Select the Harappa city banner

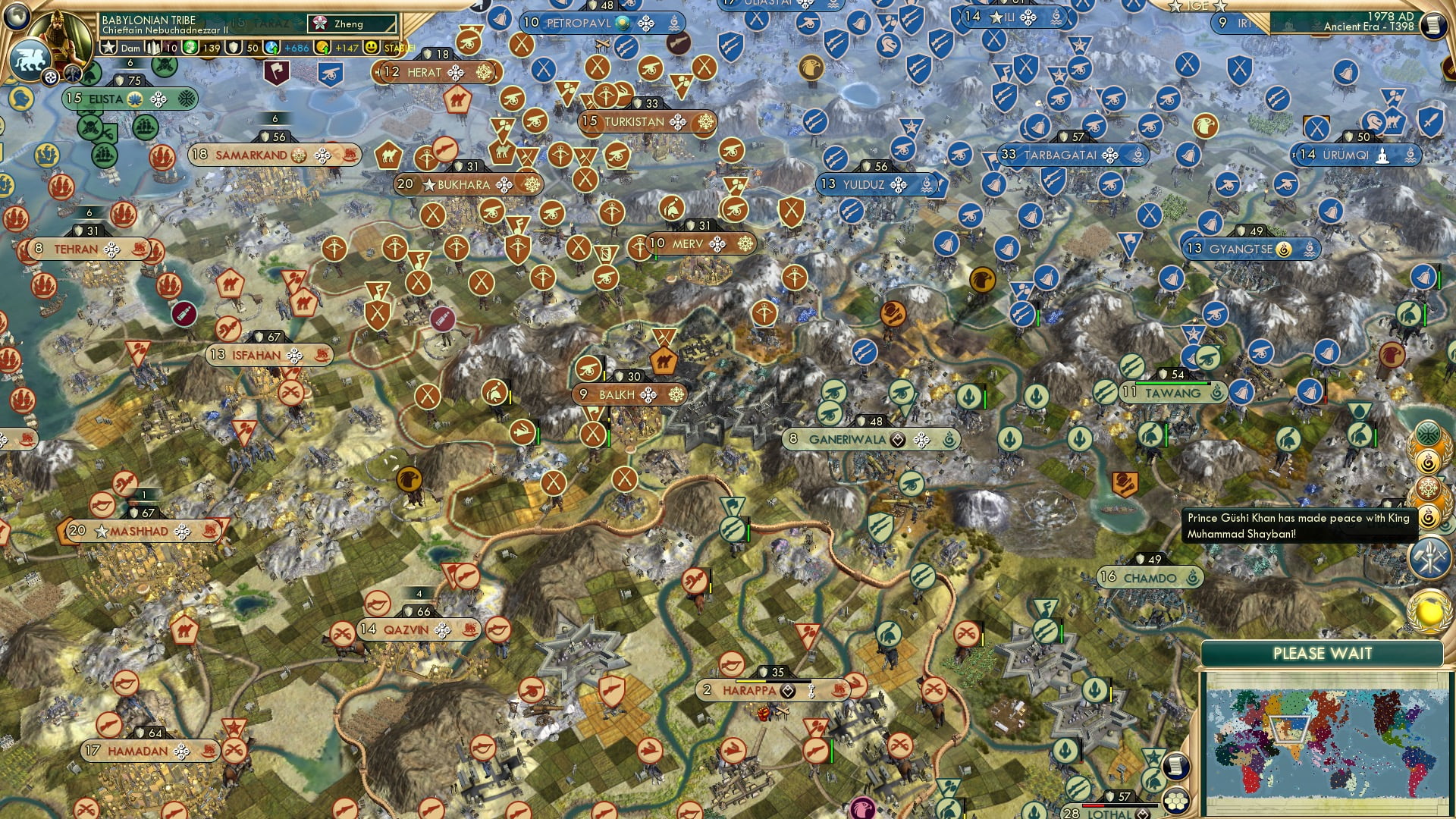[x=751, y=691]
